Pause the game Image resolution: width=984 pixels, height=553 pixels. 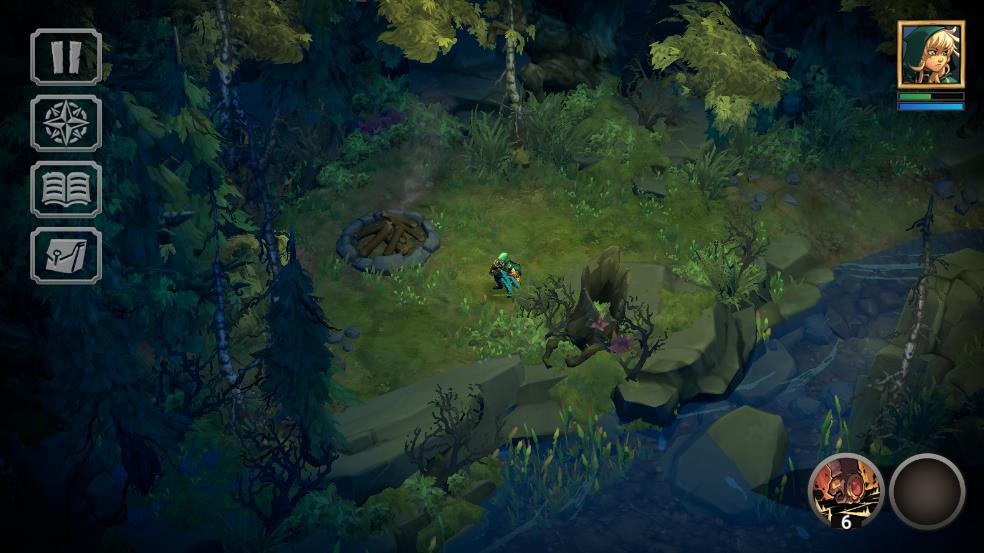tap(66, 57)
